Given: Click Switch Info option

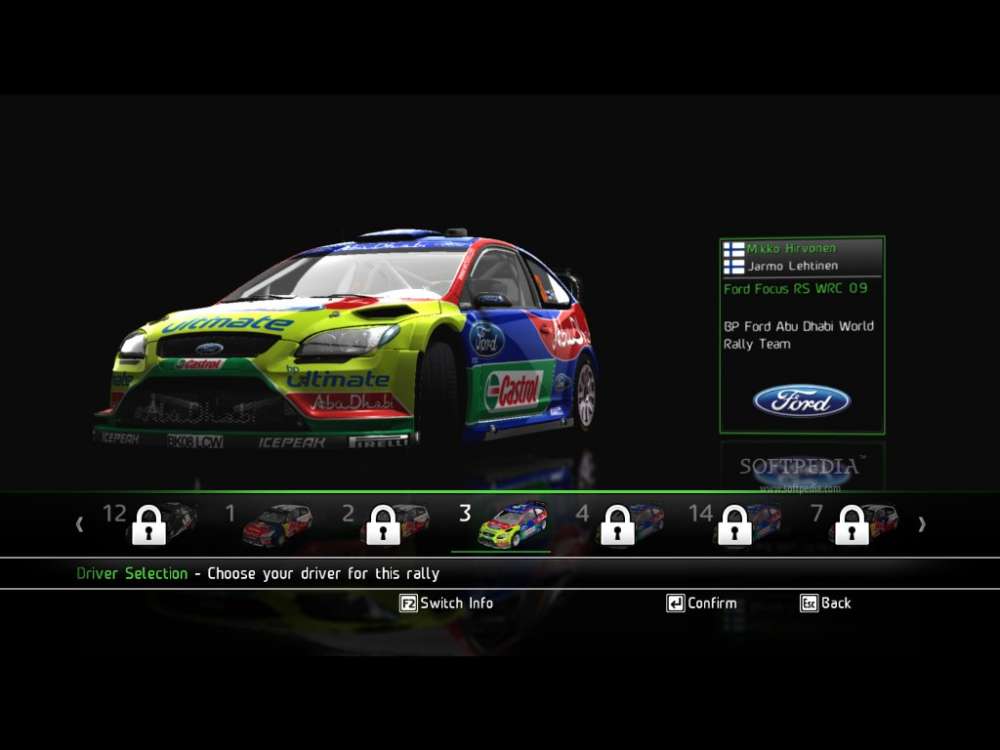Looking at the screenshot, I should 446,603.
